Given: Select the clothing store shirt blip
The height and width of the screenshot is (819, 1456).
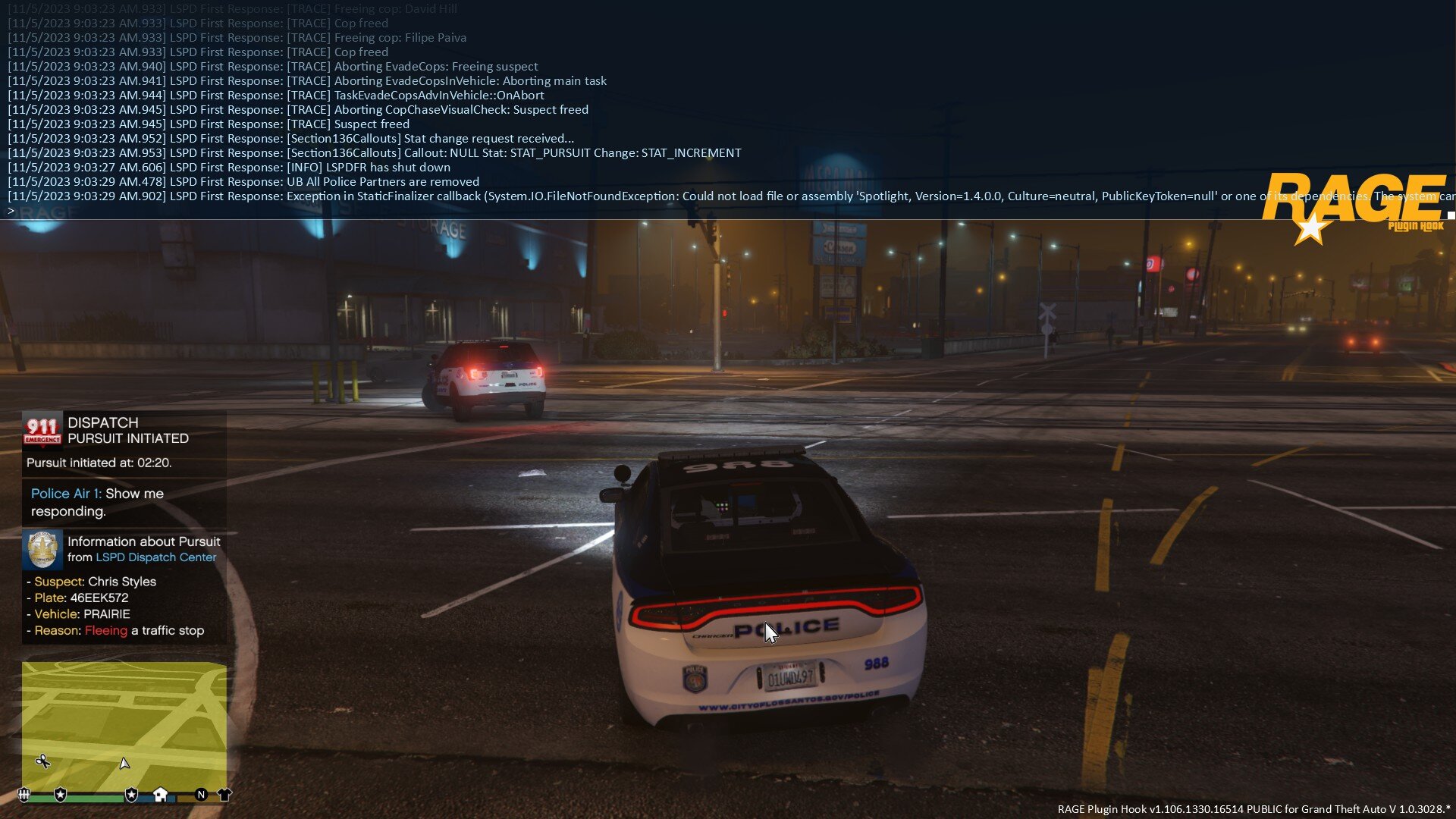Looking at the screenshot, I should [224, 794].
